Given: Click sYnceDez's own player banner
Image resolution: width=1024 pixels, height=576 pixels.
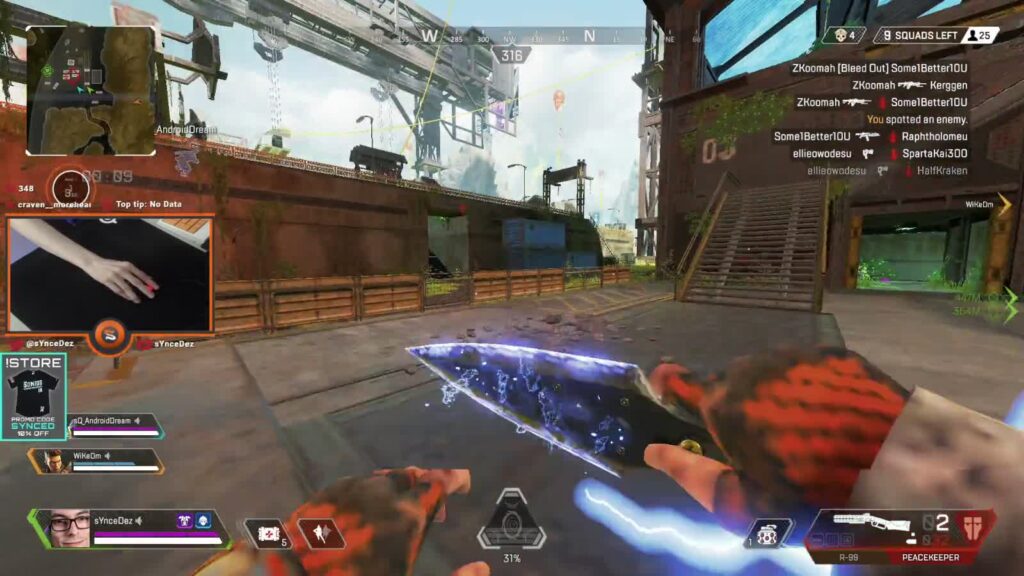Looking at the screenshot, I should [x=128, y=527].
